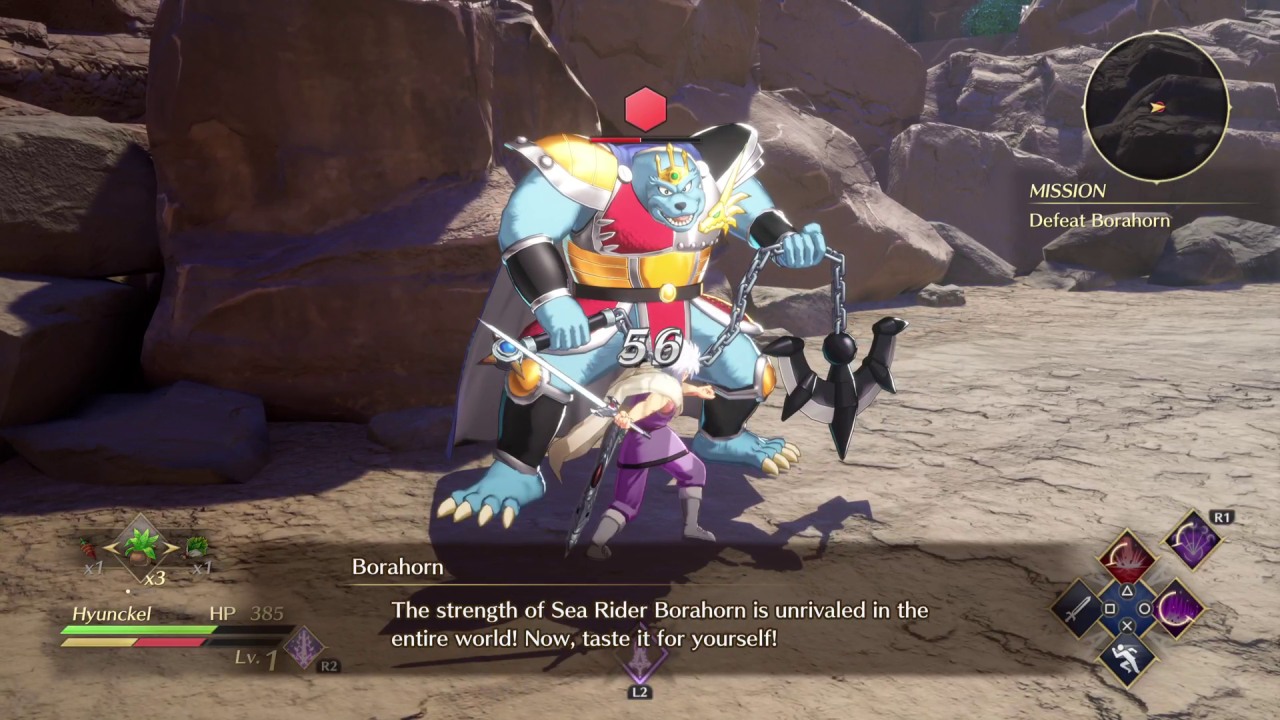Image resolution: width=1280 pixels, height=720 pixels.
Task: Trigger the sword attack icon
Action: point(1078,609)
